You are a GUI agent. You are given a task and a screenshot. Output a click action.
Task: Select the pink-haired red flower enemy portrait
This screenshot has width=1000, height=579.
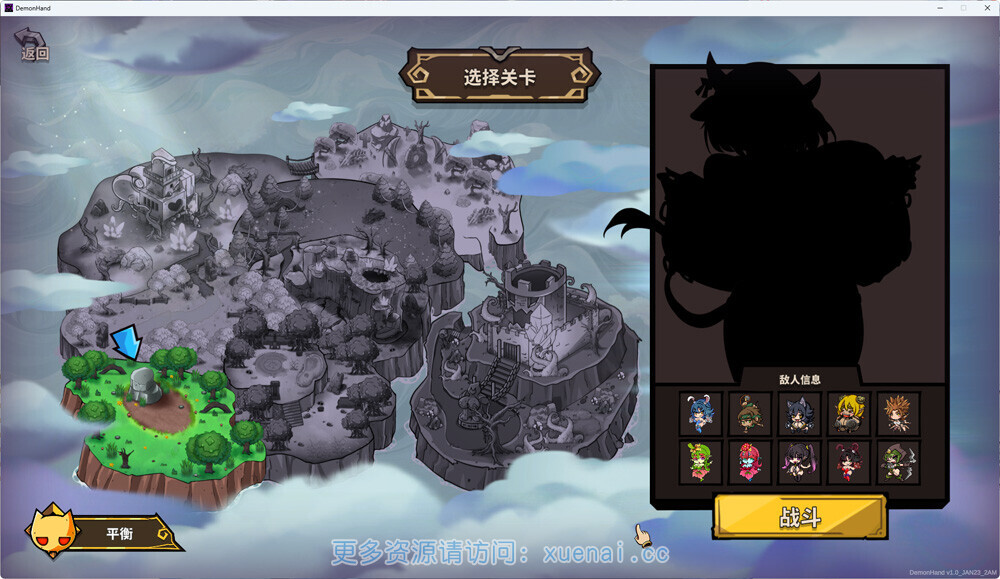pyautogui.click(x=749, y=462)
